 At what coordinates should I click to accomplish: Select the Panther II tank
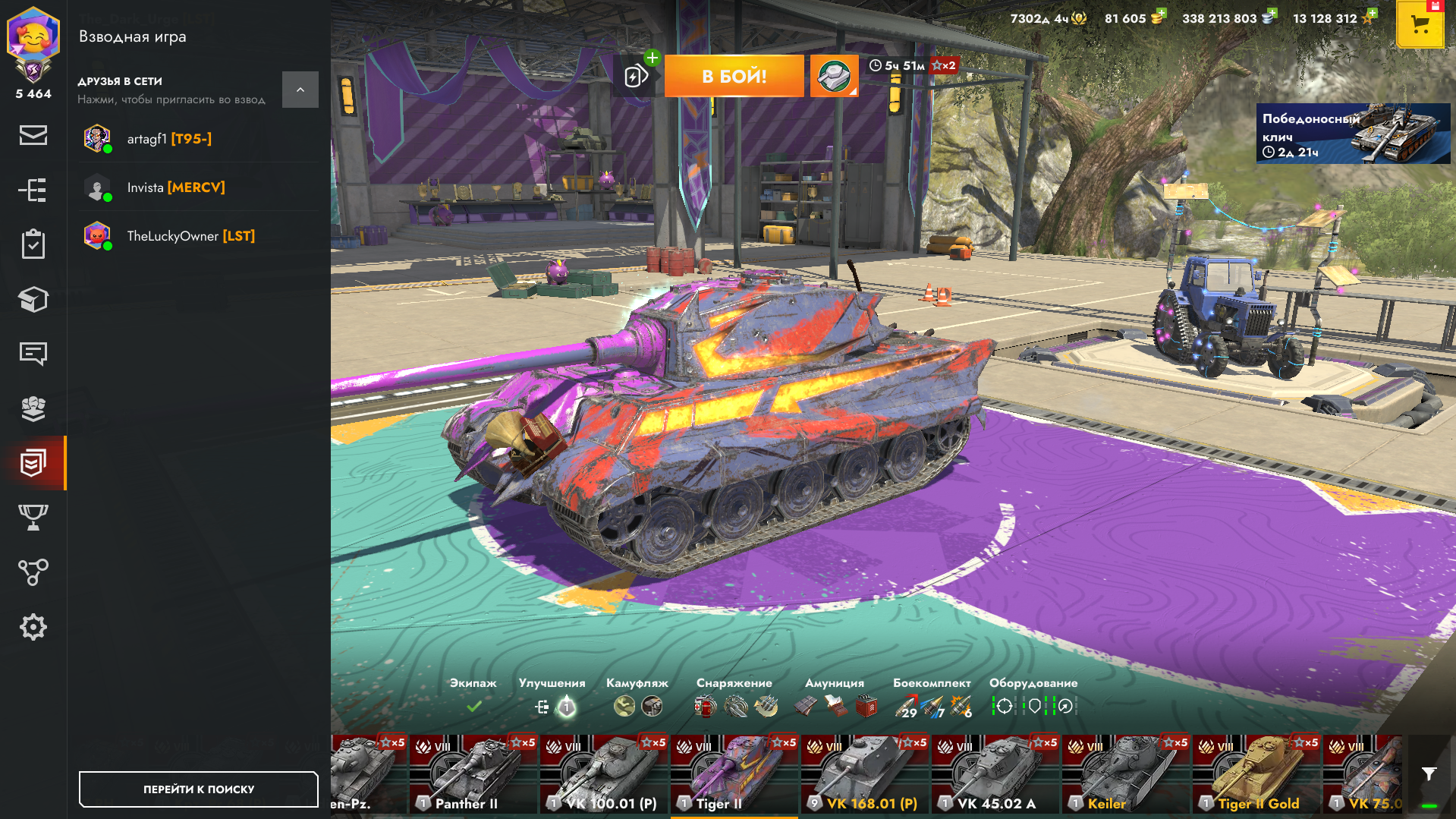point(473,774)
